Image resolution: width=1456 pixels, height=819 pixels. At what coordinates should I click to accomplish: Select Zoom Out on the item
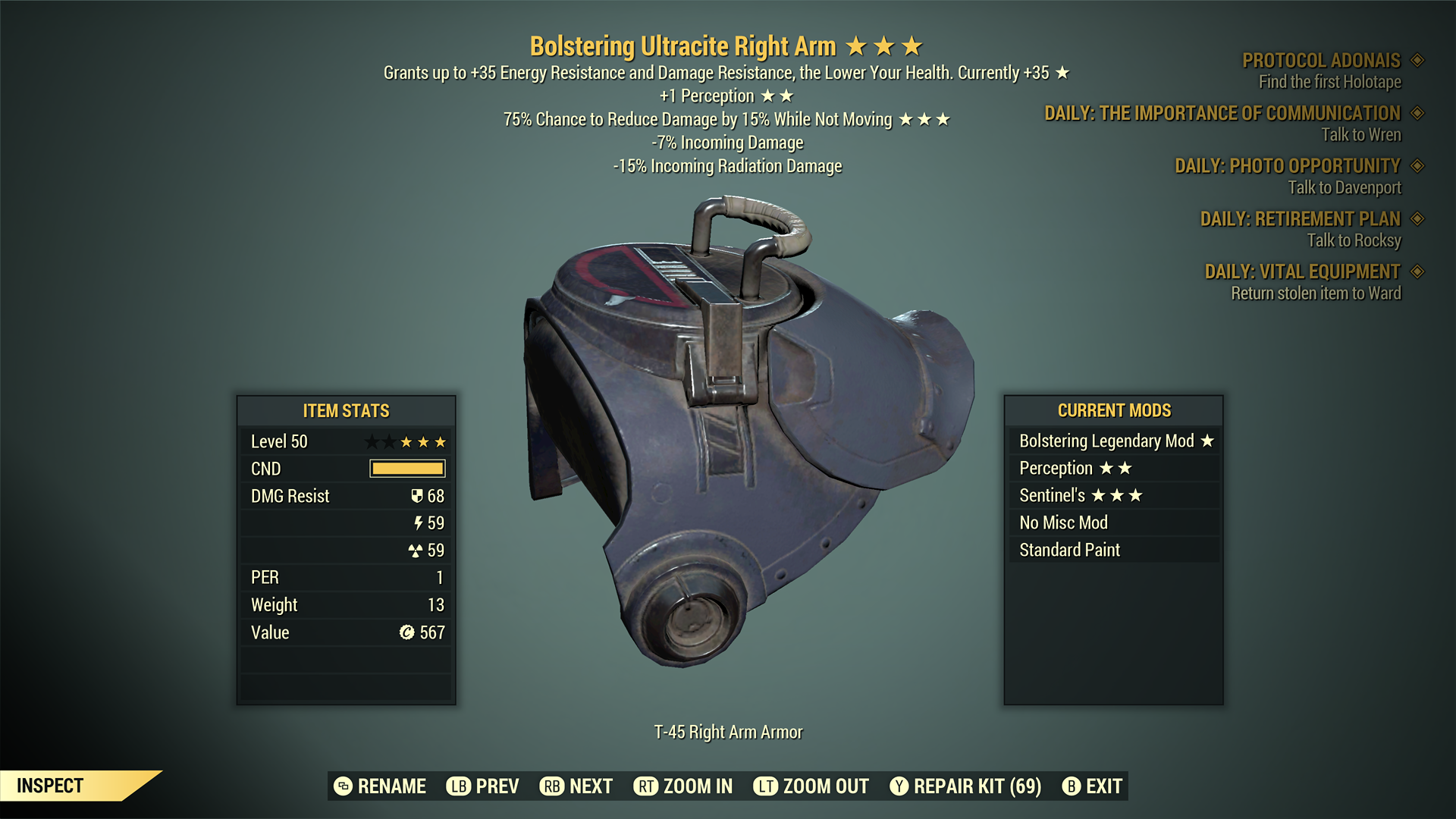tap(811, 786)
